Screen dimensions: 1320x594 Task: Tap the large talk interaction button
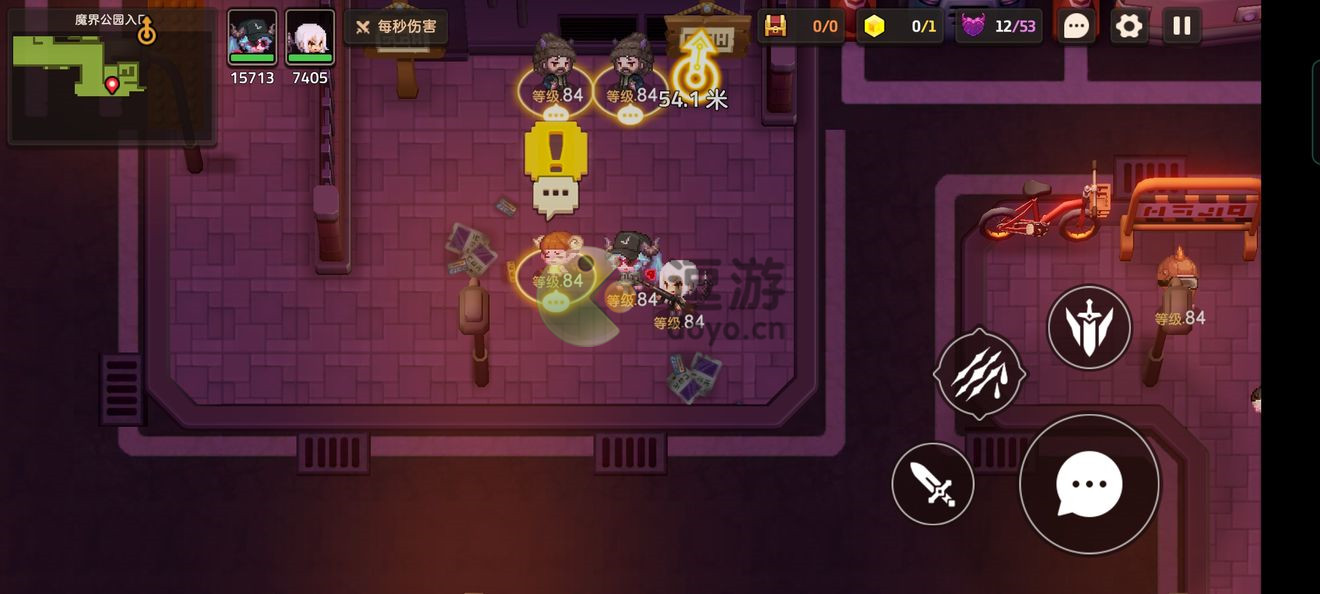point(1089,484)
